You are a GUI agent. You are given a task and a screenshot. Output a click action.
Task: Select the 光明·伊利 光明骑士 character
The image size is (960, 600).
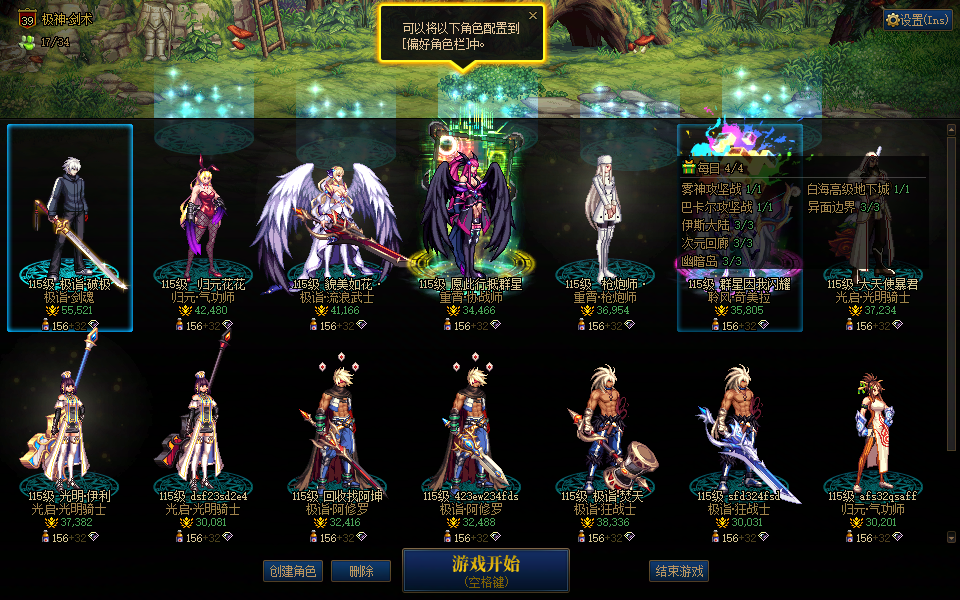click(x=70, y=440)
